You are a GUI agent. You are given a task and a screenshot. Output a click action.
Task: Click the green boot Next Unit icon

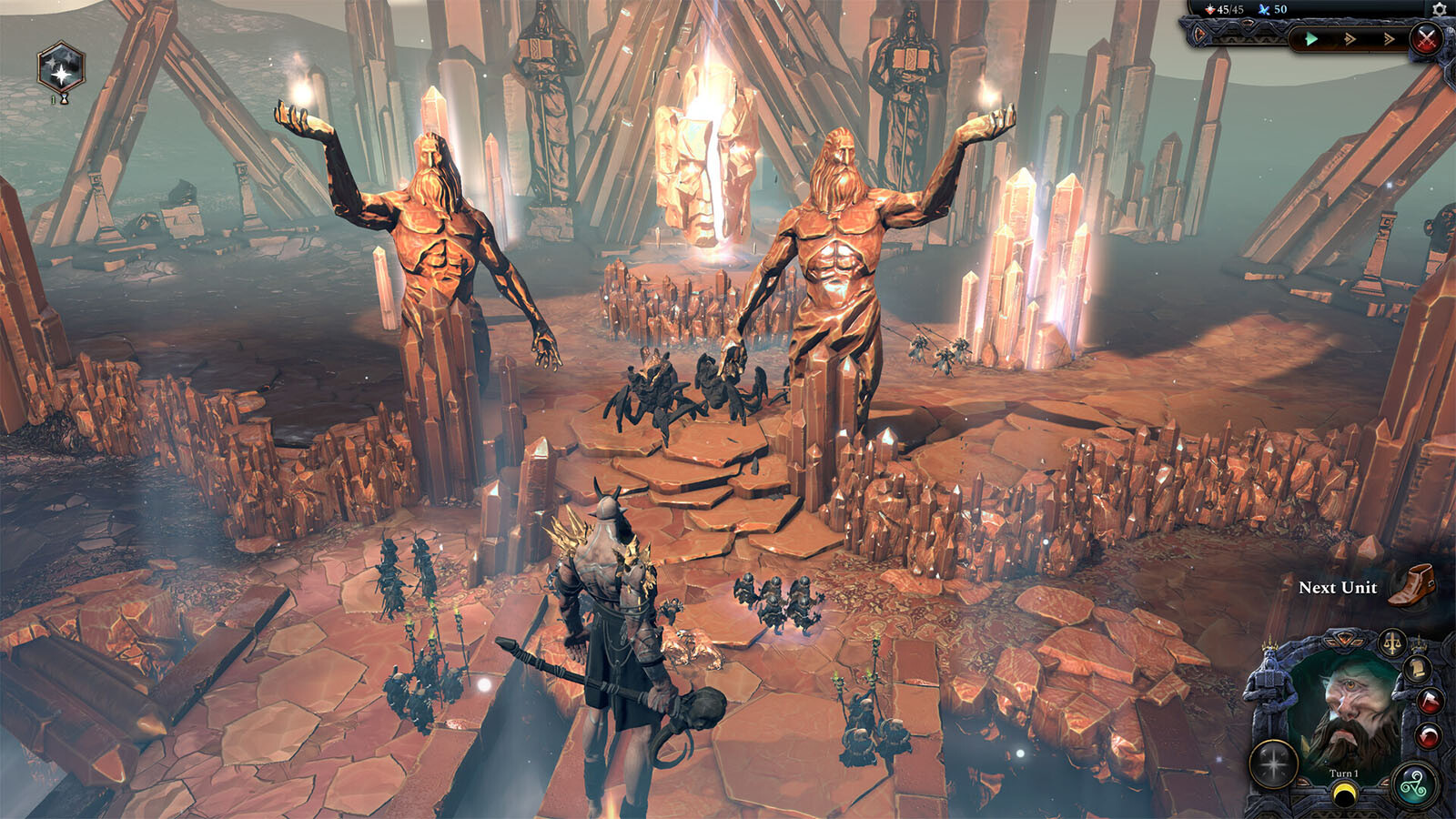point(1411,587)
